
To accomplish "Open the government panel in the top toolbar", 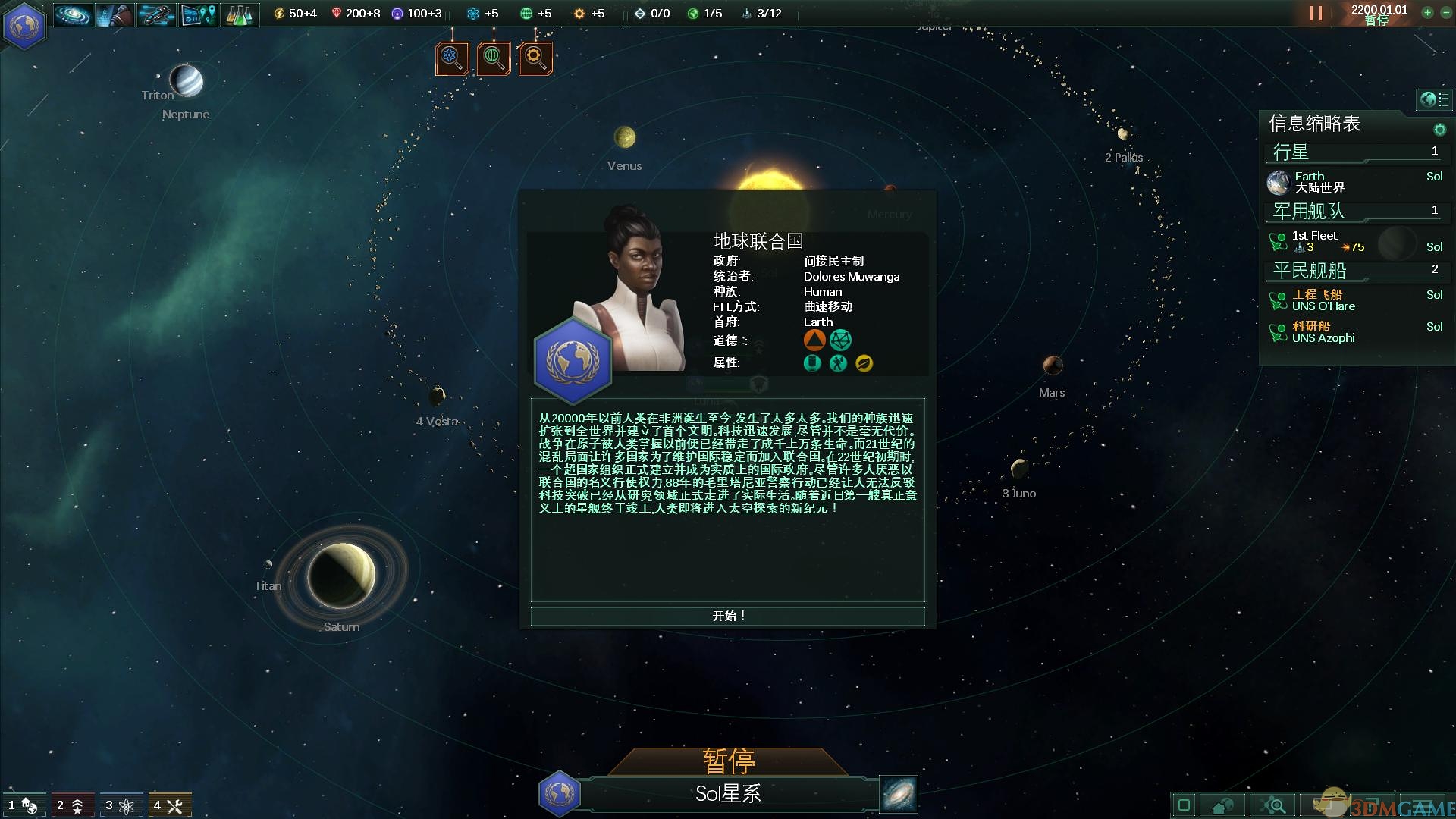I will 114,14.
